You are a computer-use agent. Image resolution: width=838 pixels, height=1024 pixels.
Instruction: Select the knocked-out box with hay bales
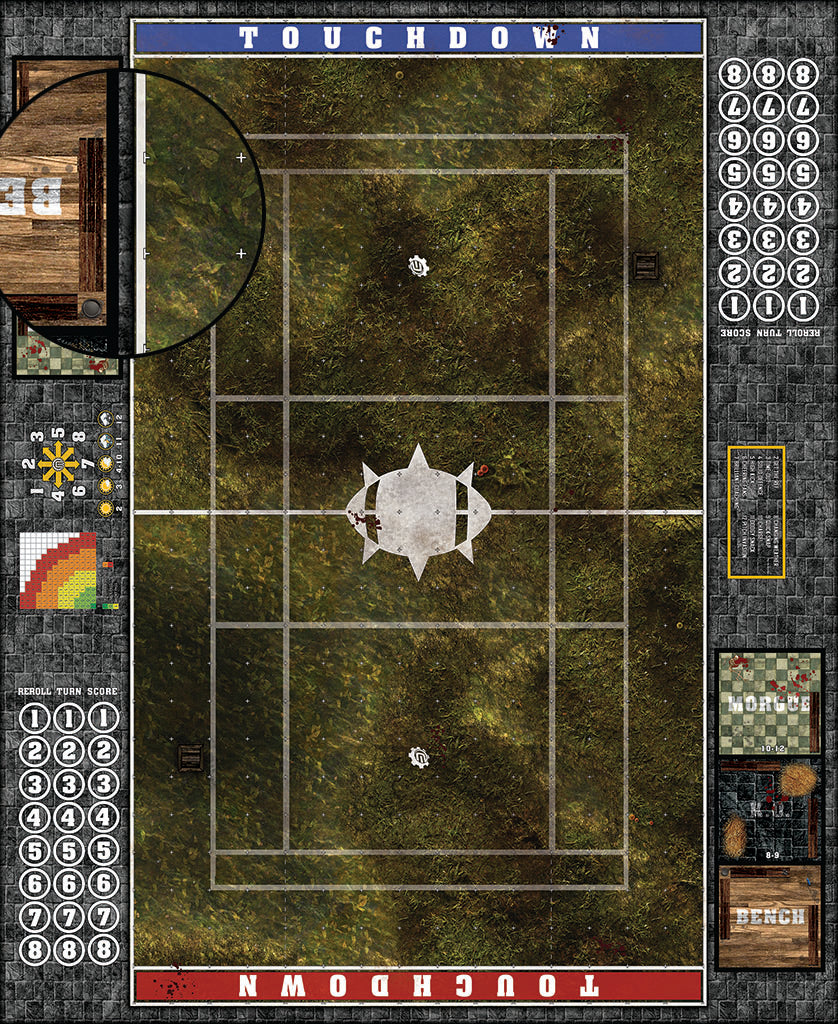click(x=768, y=810)
